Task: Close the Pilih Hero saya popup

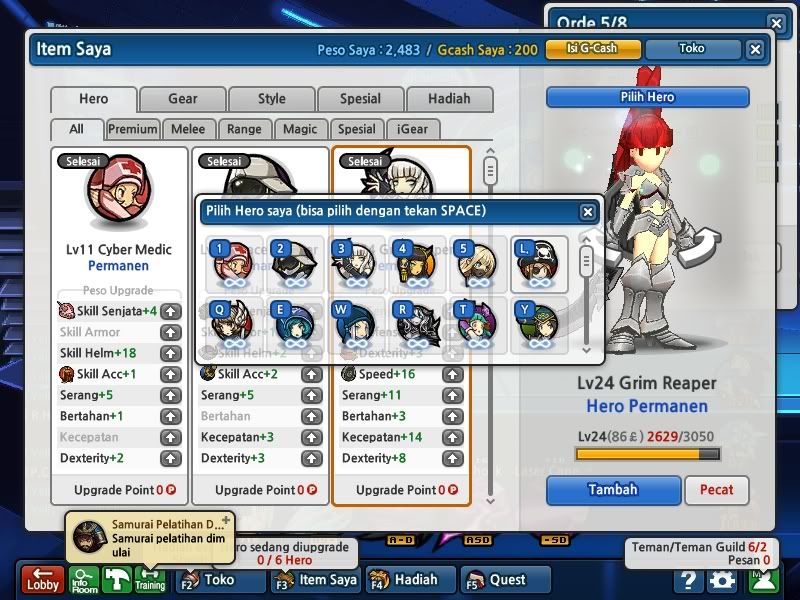Action: pyautogui.click(x=588, y=212)
